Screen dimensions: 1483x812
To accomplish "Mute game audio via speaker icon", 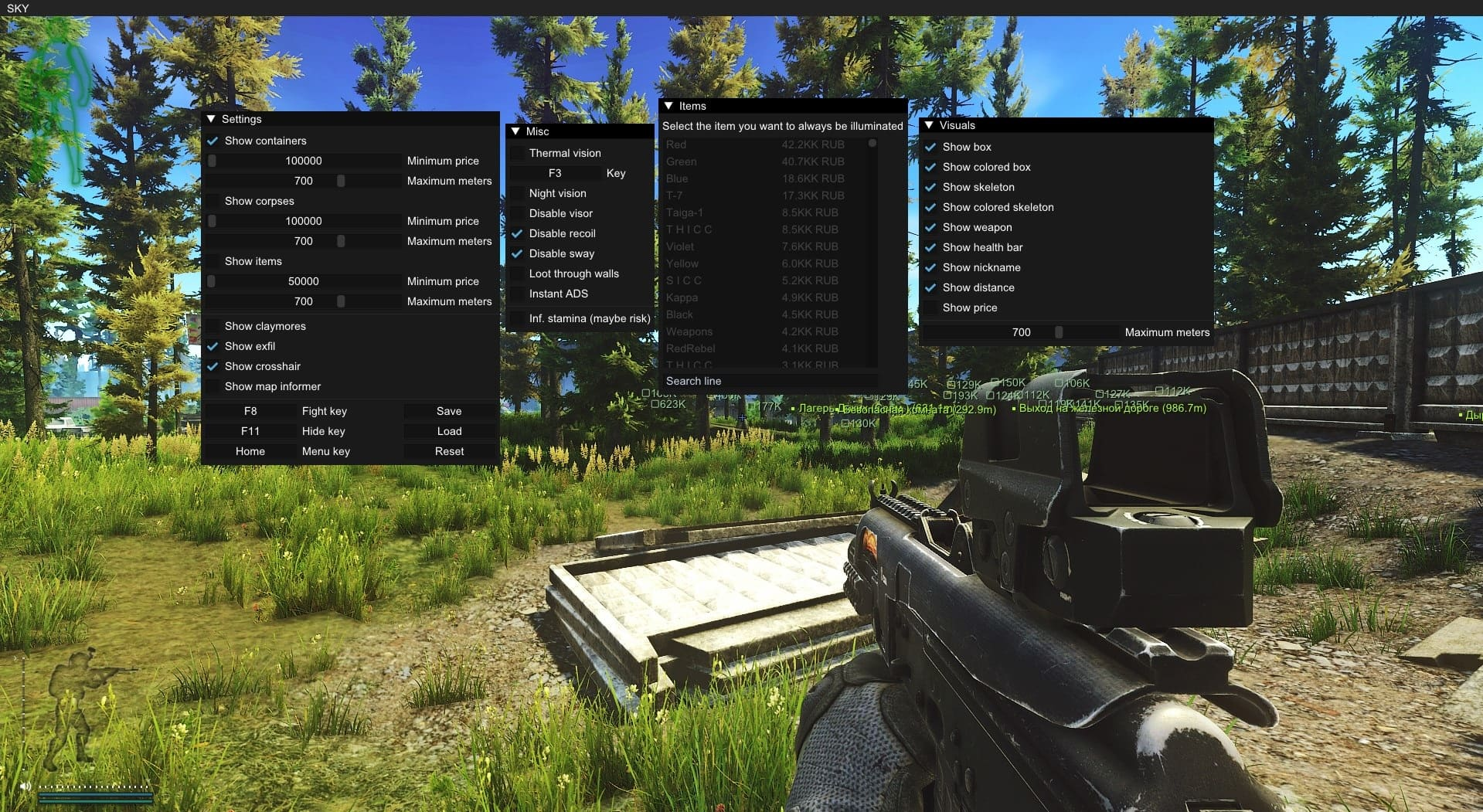I will click(x=23, y=787).
